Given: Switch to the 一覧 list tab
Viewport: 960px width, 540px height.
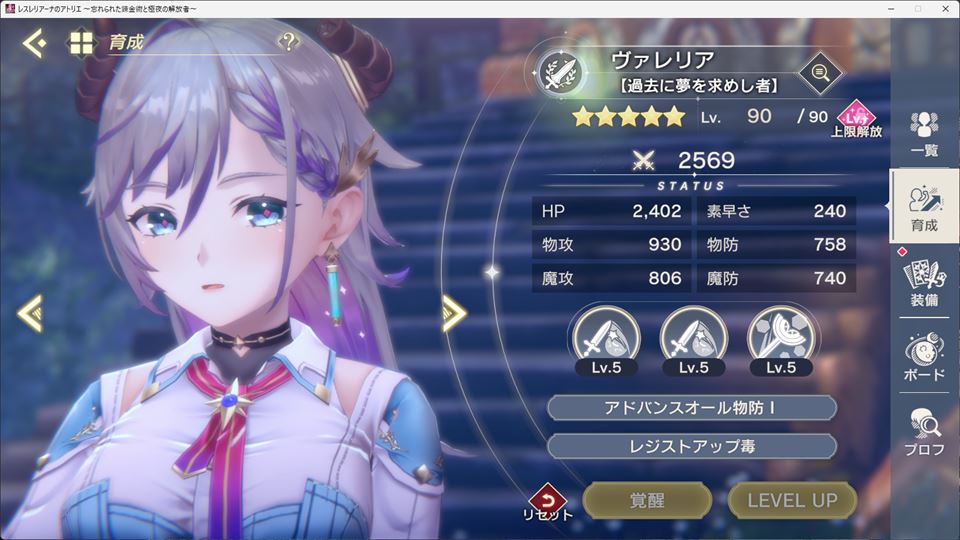Looking at the screenshot, I should coord(924,133).
